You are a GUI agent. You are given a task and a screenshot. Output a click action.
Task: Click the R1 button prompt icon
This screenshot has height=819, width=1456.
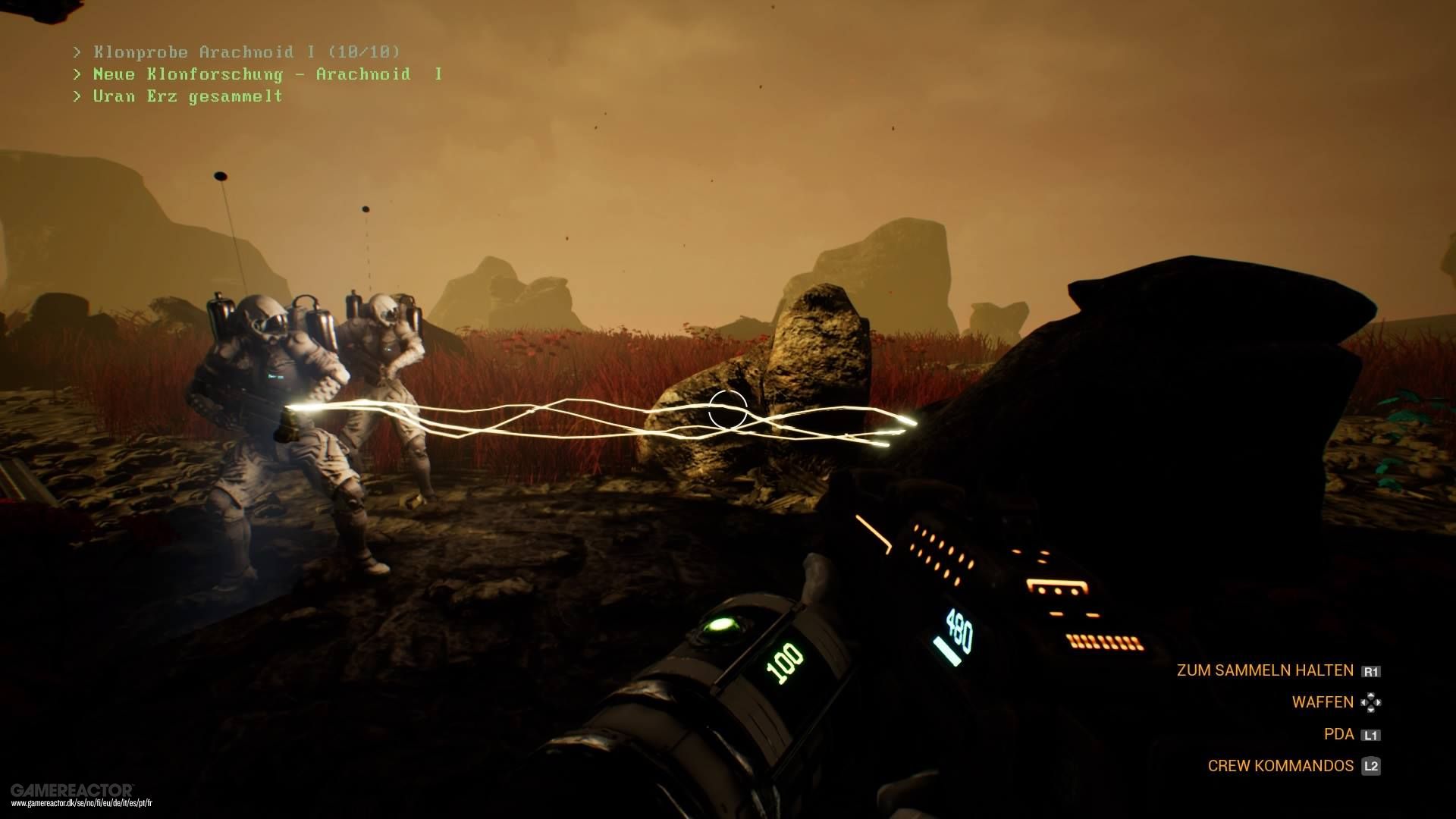click(1371, 670)
